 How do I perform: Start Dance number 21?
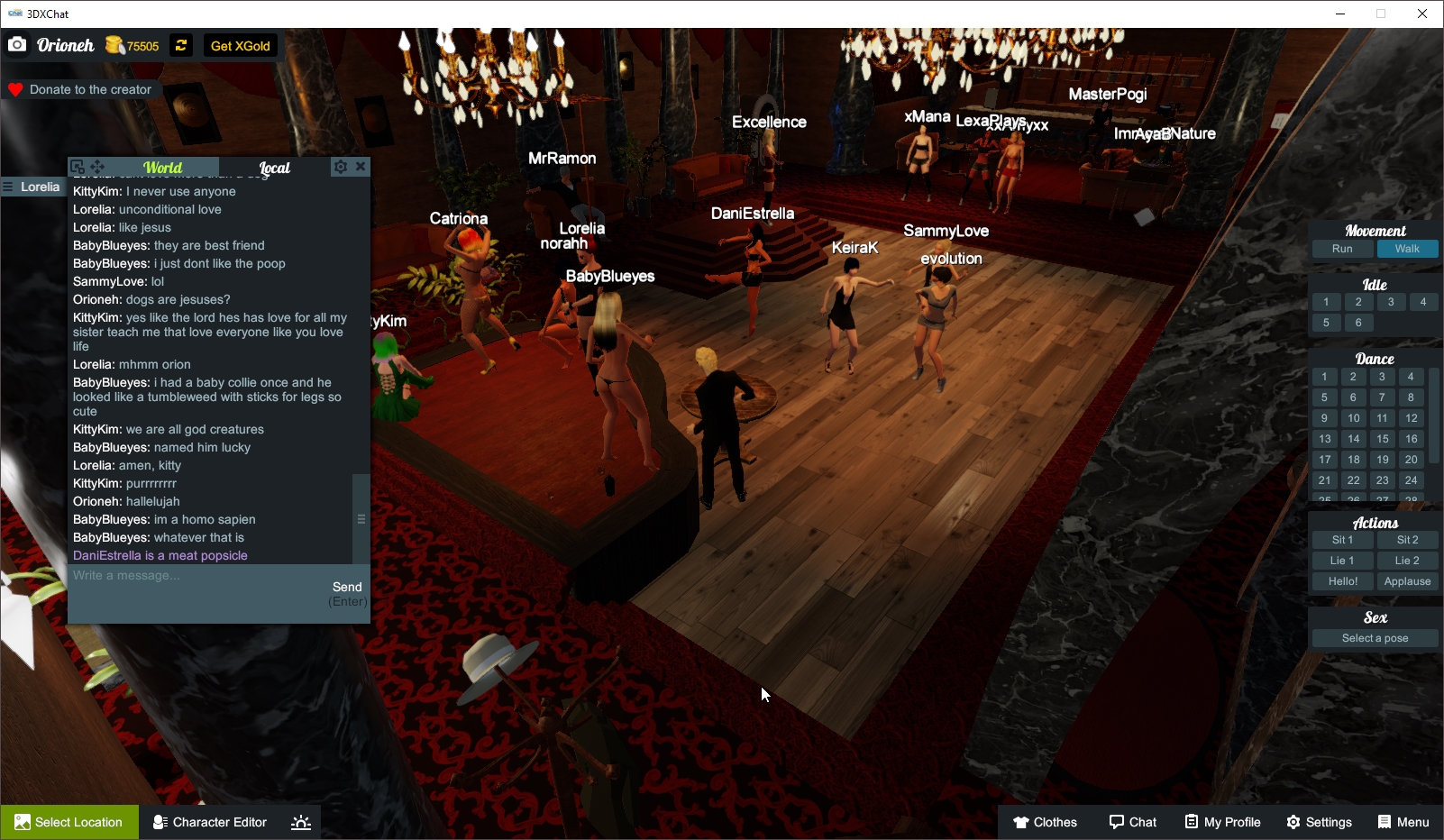click(x=1325, y=480)
